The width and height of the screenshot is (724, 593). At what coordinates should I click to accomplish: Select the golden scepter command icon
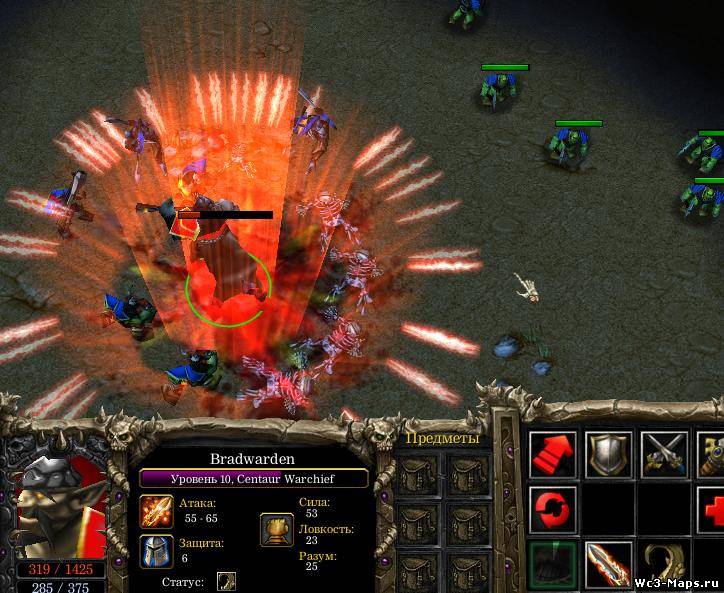pyautogui.click(x=712, y=456)
